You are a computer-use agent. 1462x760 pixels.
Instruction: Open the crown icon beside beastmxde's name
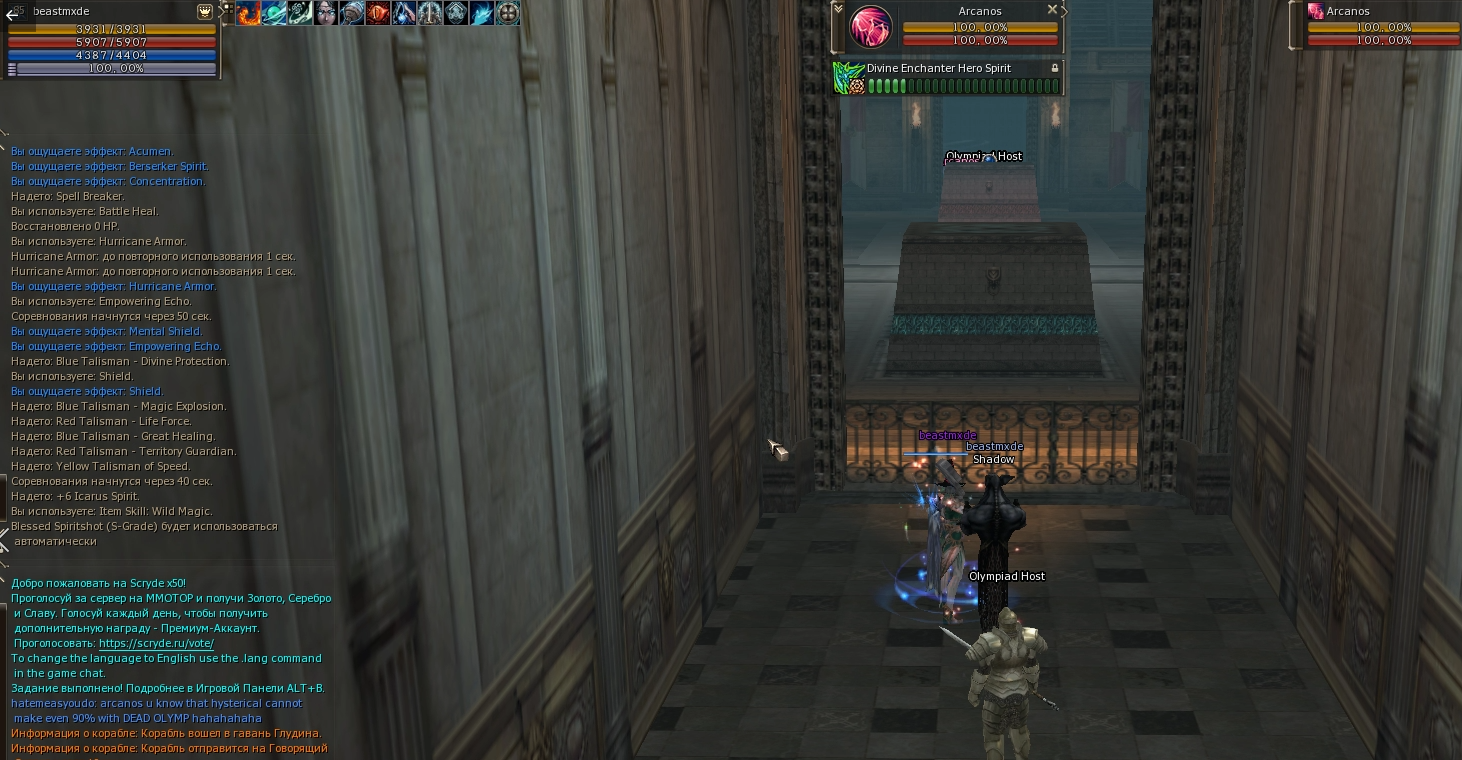coord(205,12)
